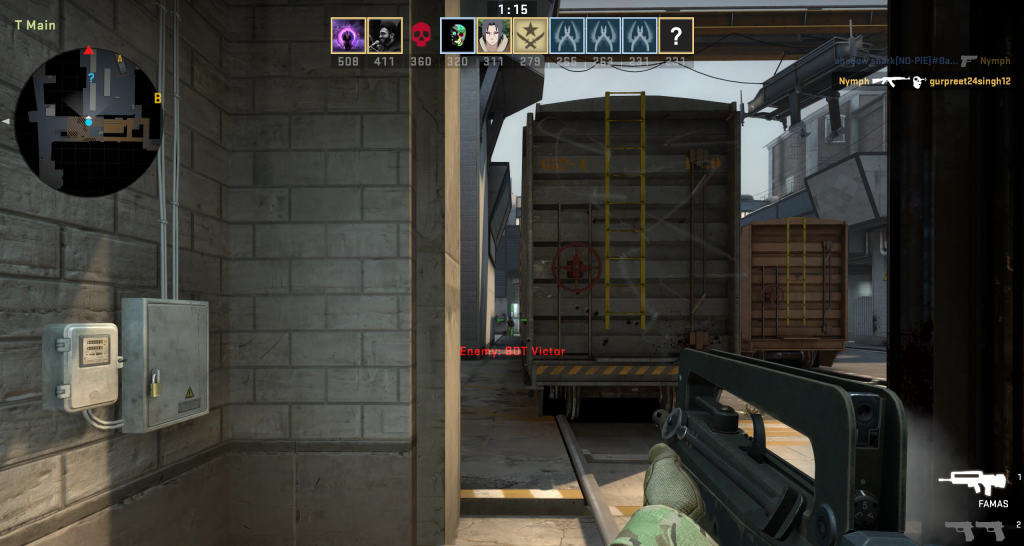Select the rainbow skull player avatar

pos(457,36)
